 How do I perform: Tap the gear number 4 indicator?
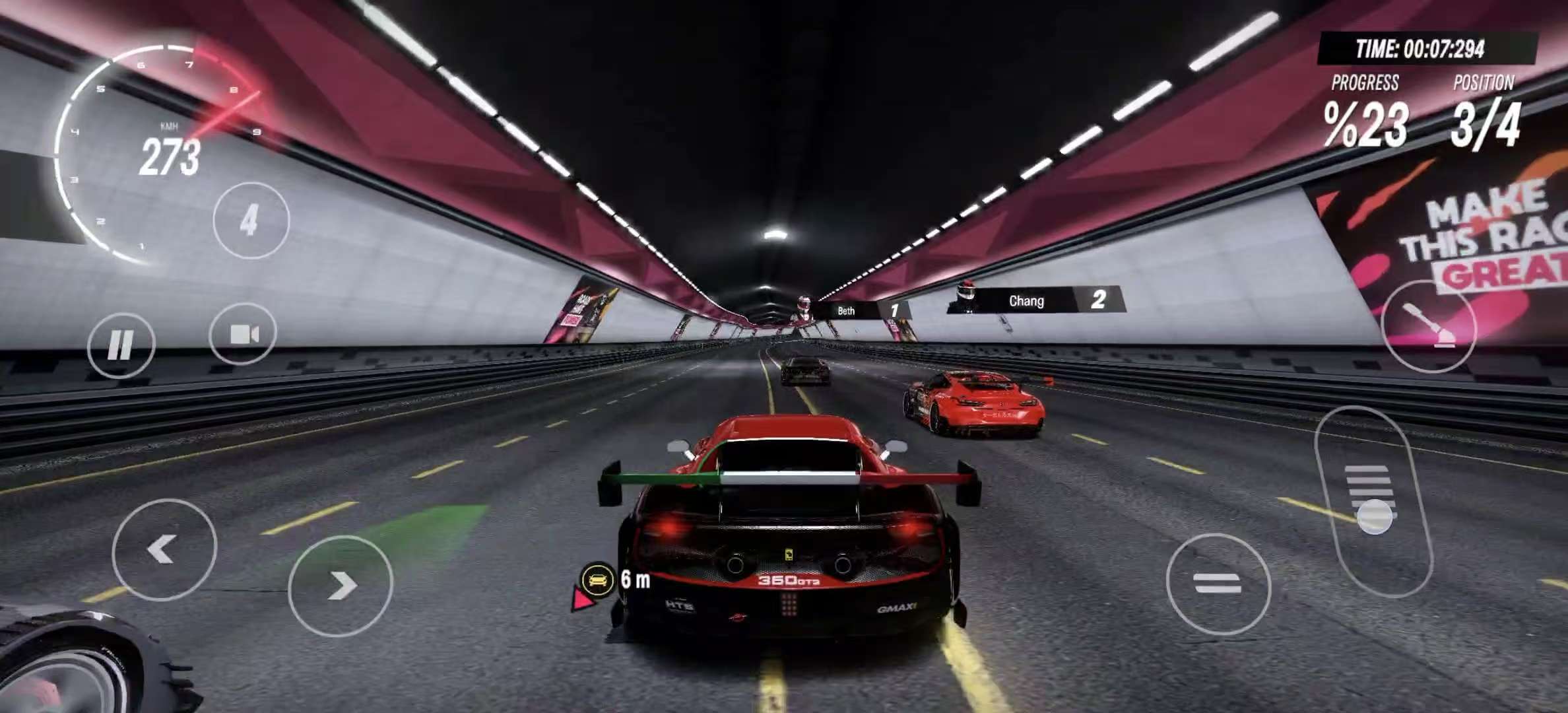[250, 220]
